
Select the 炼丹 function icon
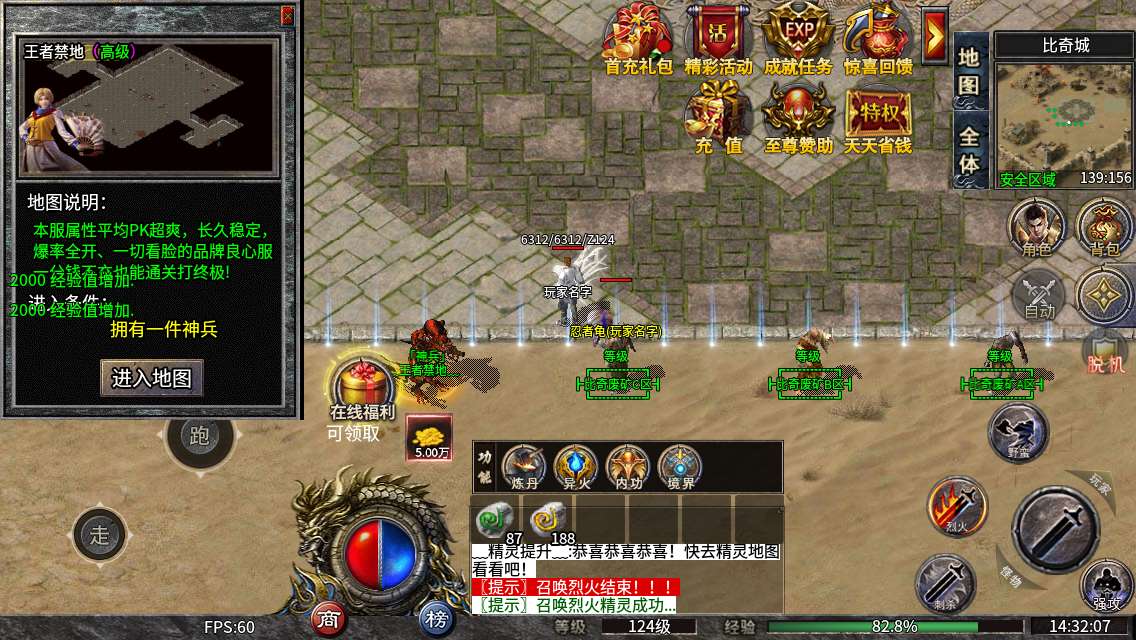[524, 467]
